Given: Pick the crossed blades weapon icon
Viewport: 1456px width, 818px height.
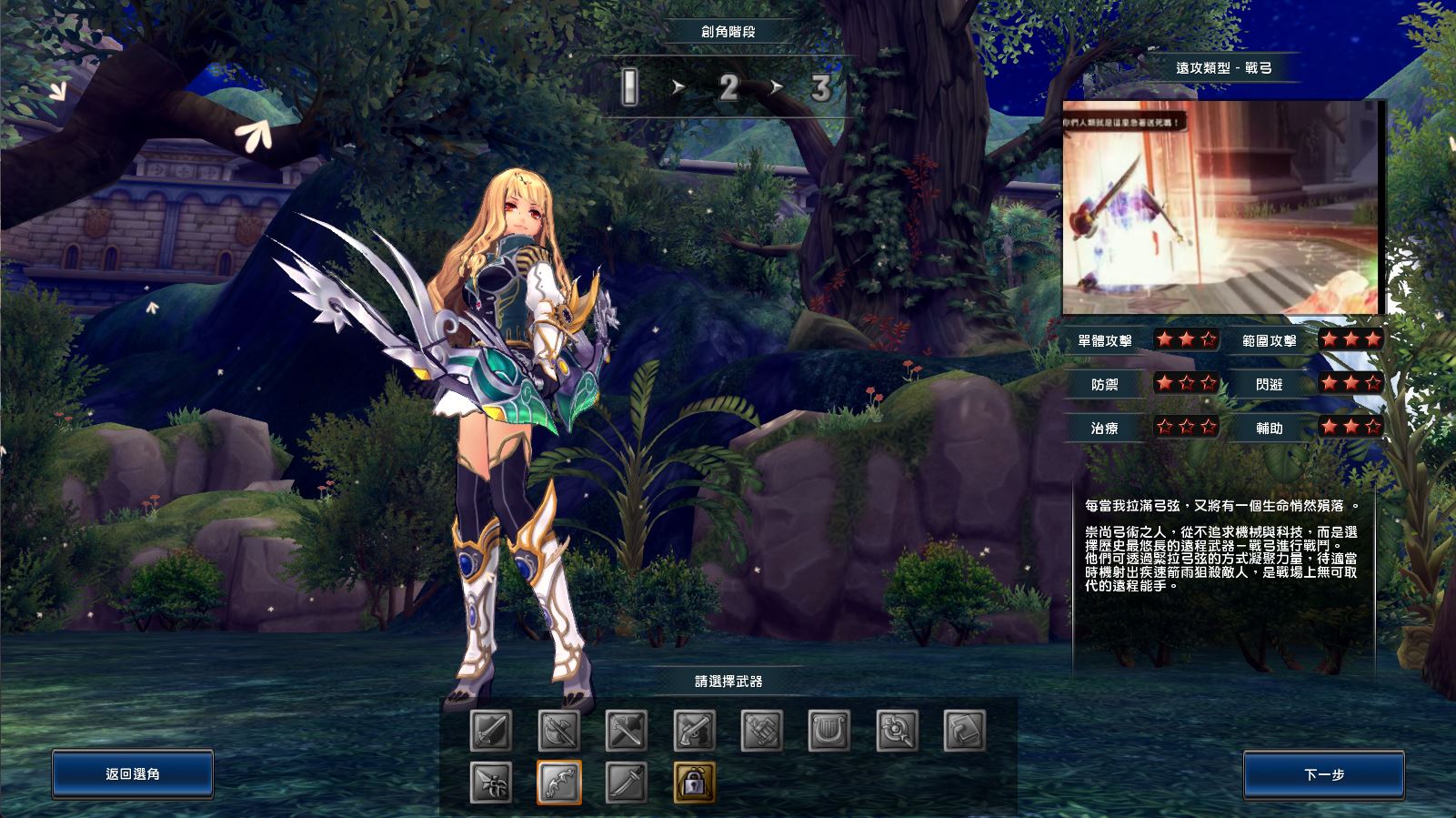Looking at the screenshot, I should click(627, 731).
